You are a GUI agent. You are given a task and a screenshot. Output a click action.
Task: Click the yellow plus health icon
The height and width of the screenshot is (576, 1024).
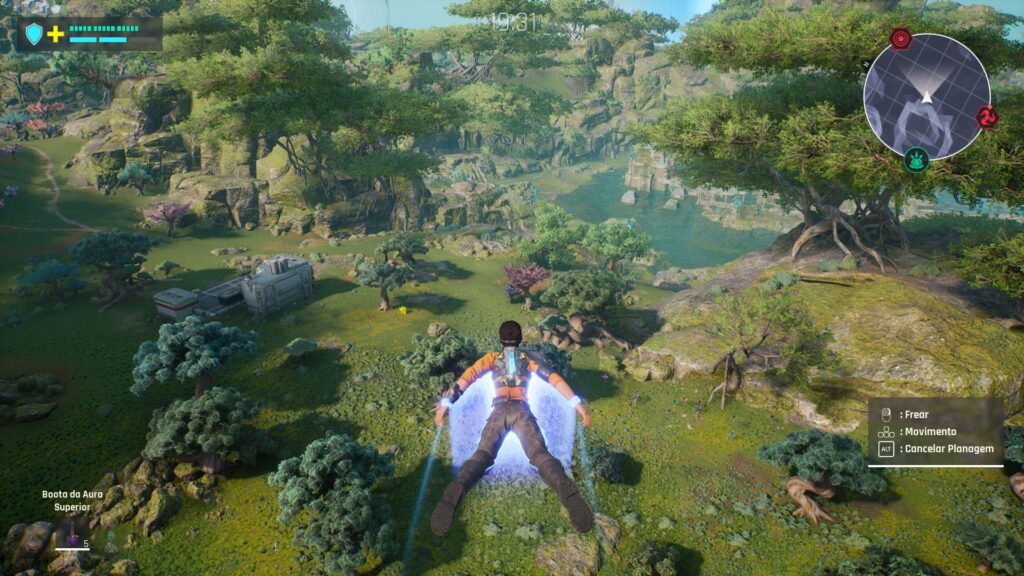(56, 34)
